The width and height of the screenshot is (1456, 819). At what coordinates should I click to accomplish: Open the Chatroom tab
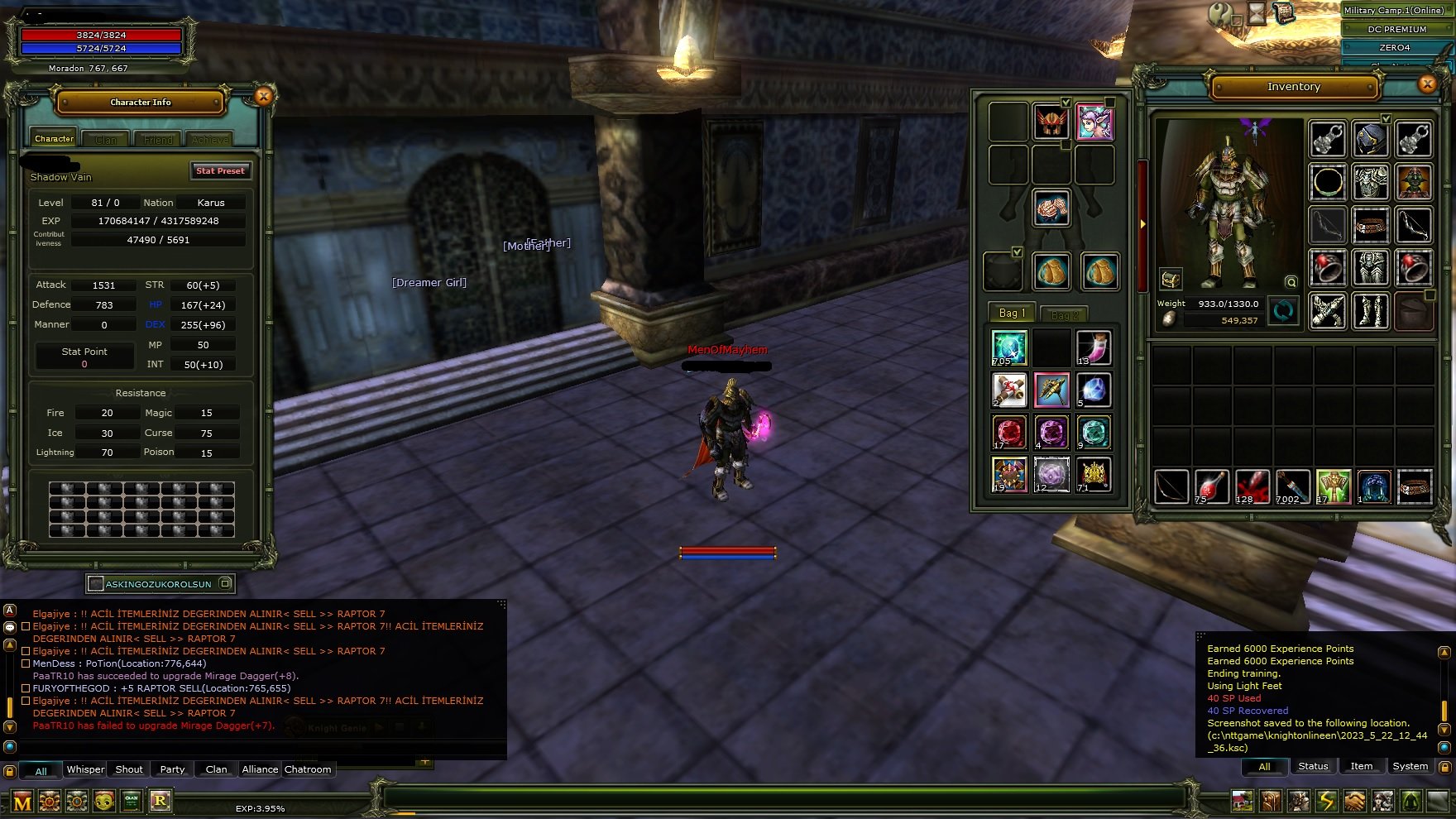(308, 769)
